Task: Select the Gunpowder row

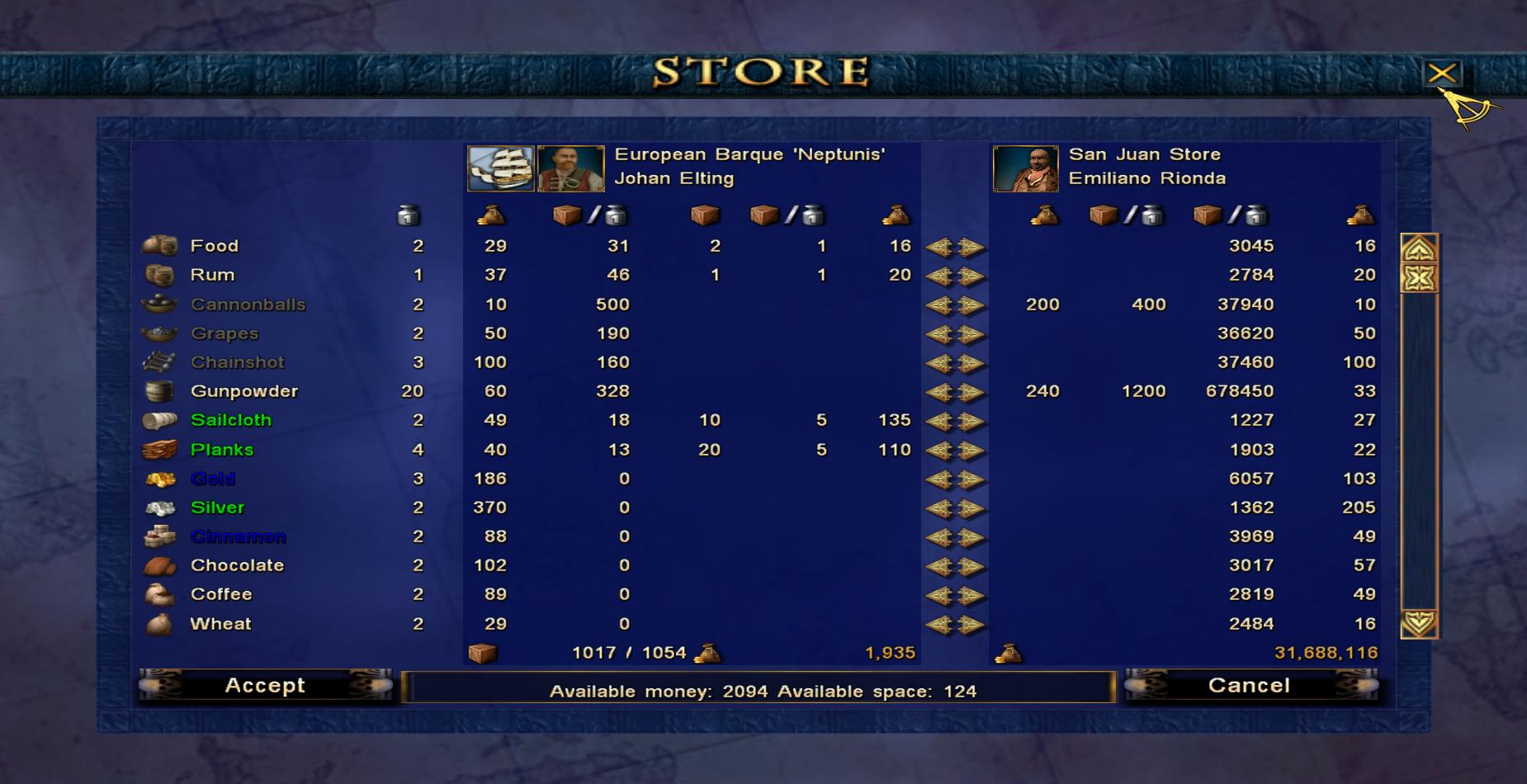Action: click(243, 391)
